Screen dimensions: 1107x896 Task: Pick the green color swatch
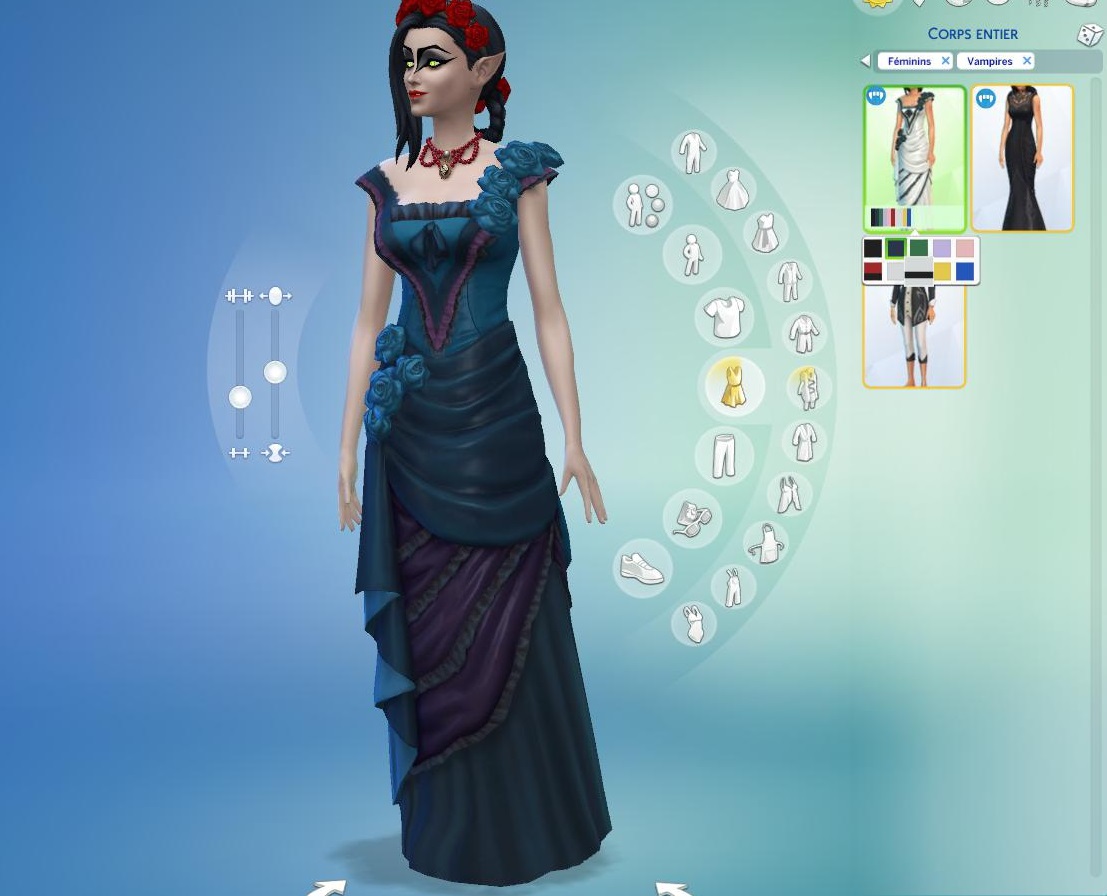918,249
